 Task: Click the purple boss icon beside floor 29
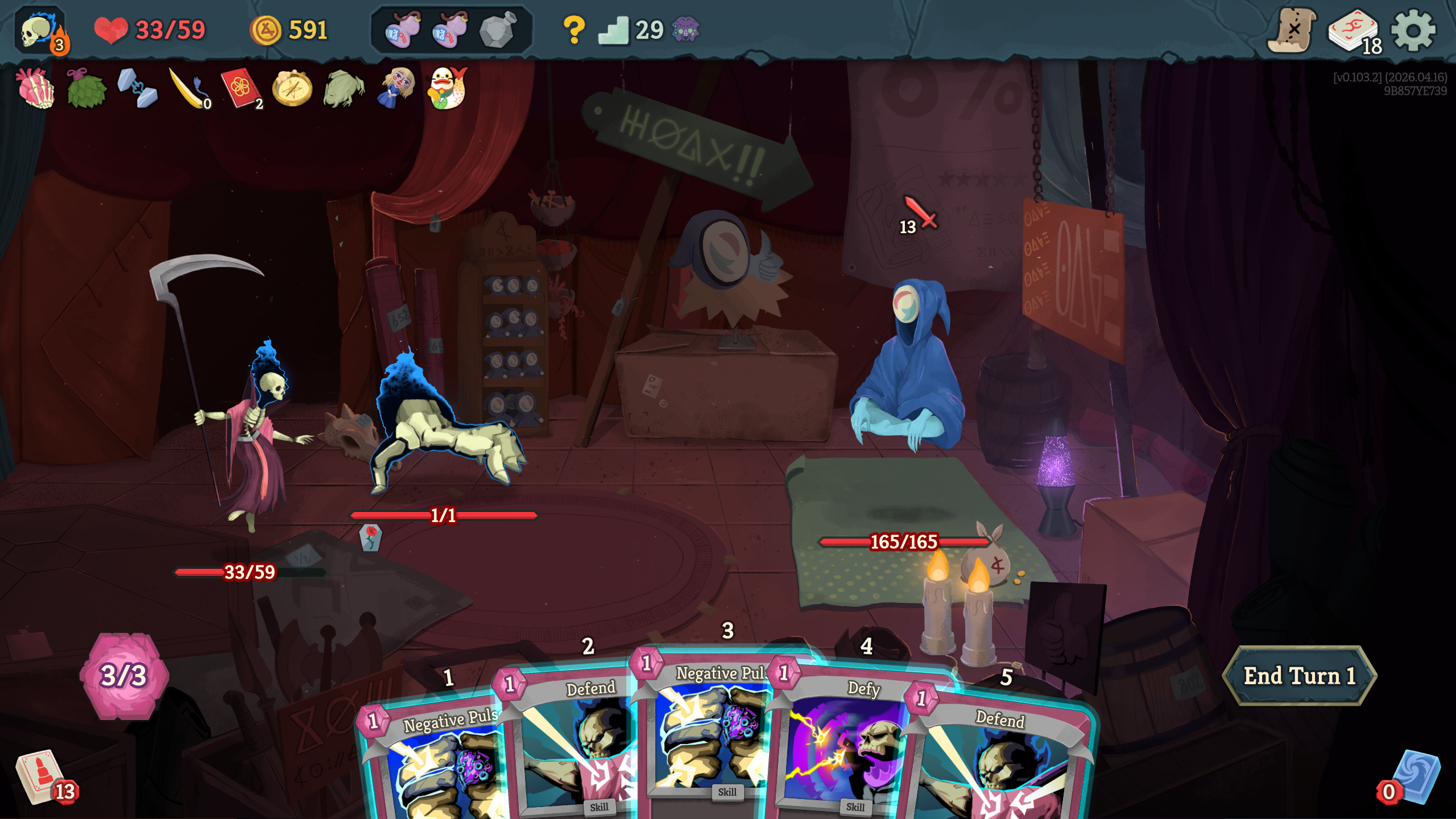click(x=686, y=30)
